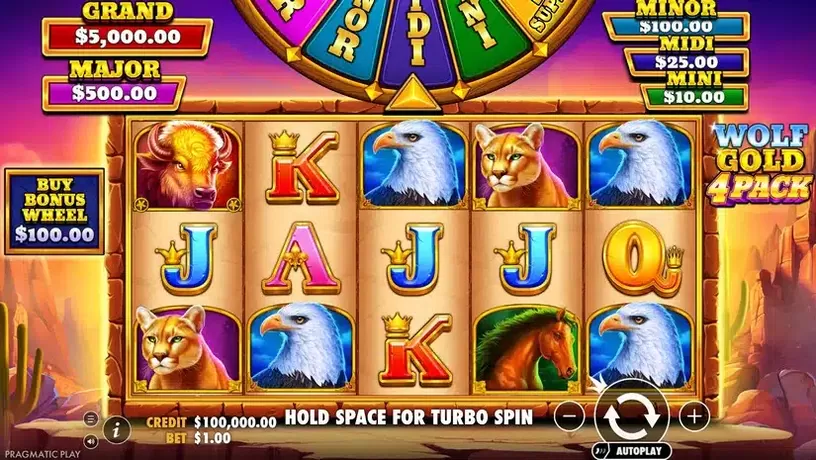Open the Autoplay options
The image size is (816, 460).
point(630,450)
